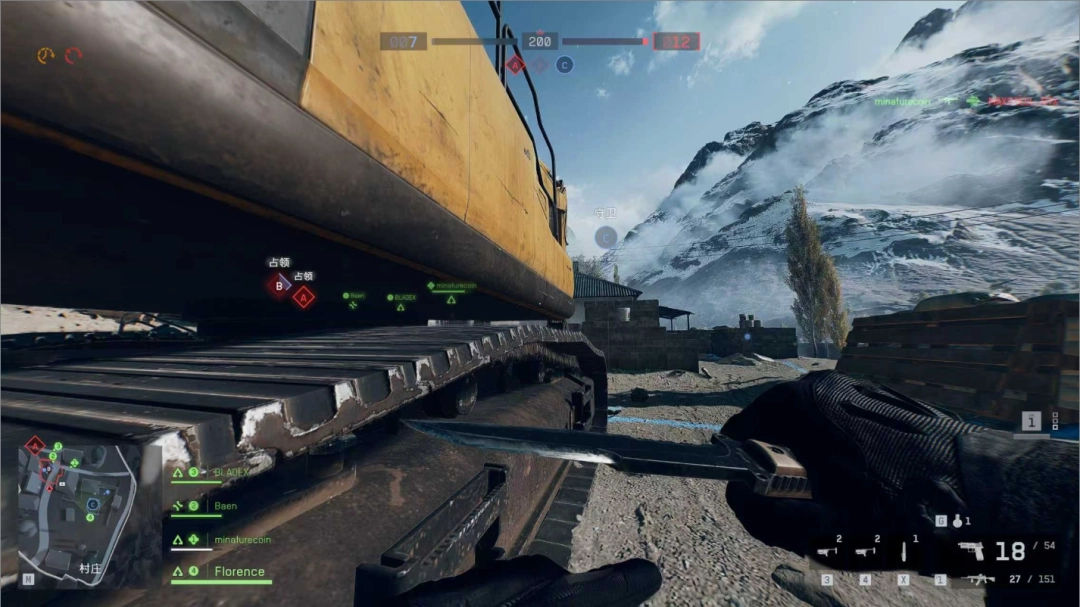Select squad member Florence in the squad list
The width and height of the screenshot is (1080, 607).
pyautogui.click(x=239, y=572)
